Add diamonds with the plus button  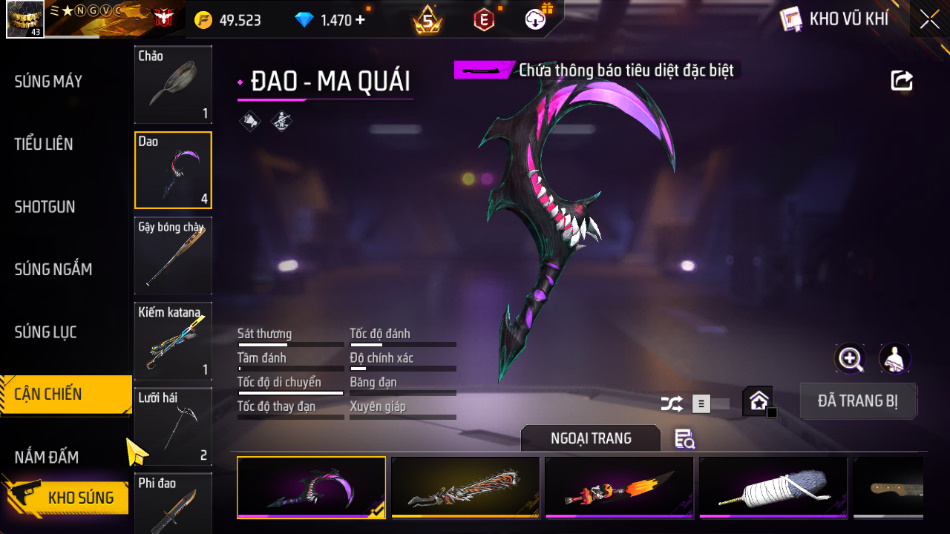(360, 20)
